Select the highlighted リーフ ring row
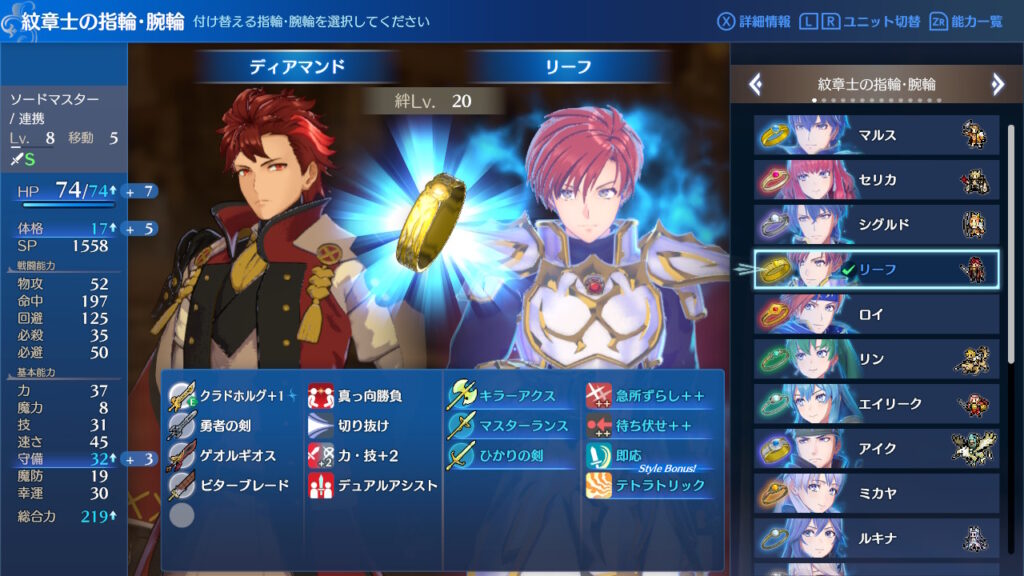The image size is (1024, 576). (x=875, y=269)
